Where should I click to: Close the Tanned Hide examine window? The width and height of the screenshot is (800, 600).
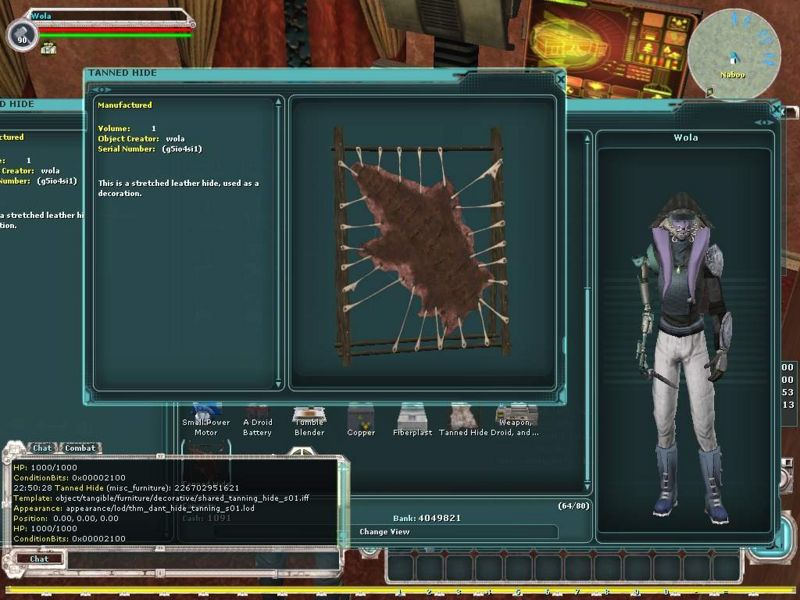pyautogui.click(x=560, y=77)
